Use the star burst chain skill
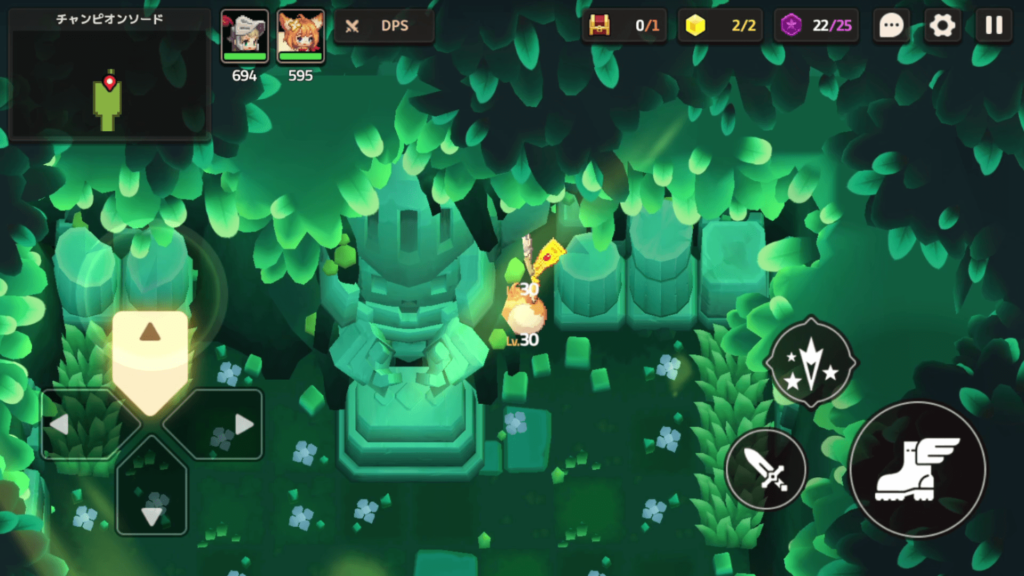This screenshot has width=1024, height=576. [x=810, y=363]
